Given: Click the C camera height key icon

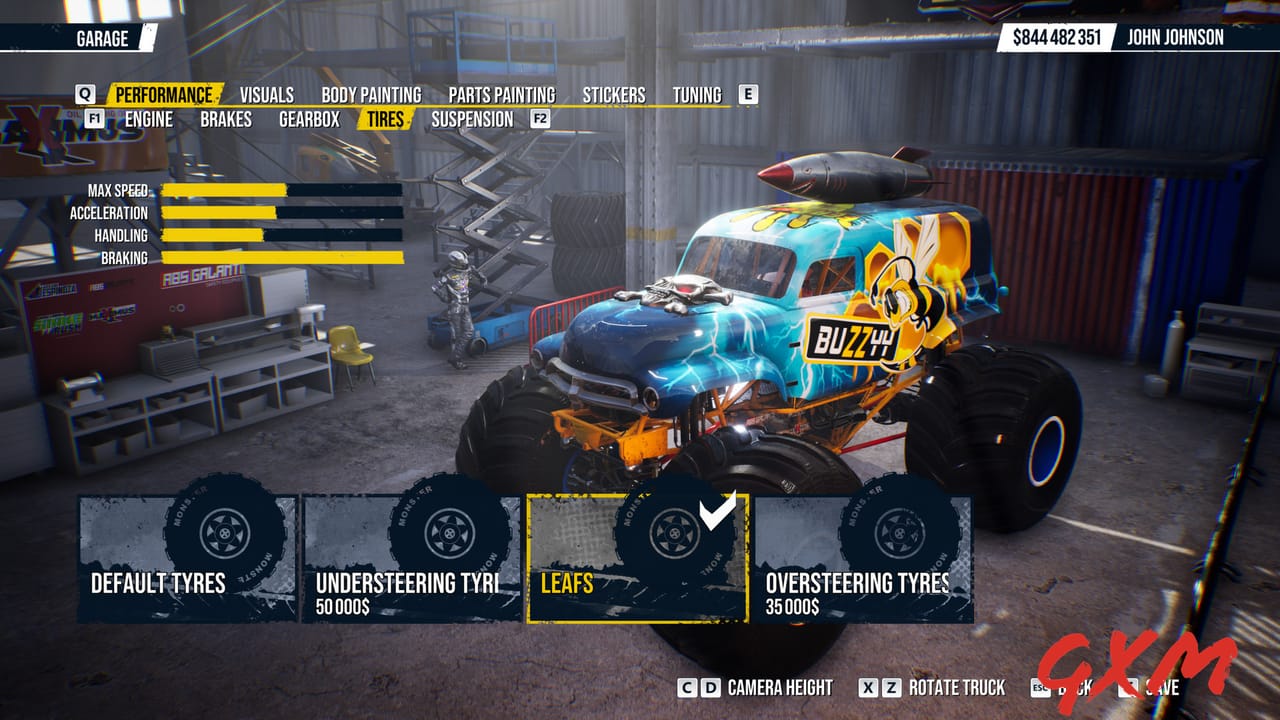Looking at the screenshot, I should (x=686, y=689).
